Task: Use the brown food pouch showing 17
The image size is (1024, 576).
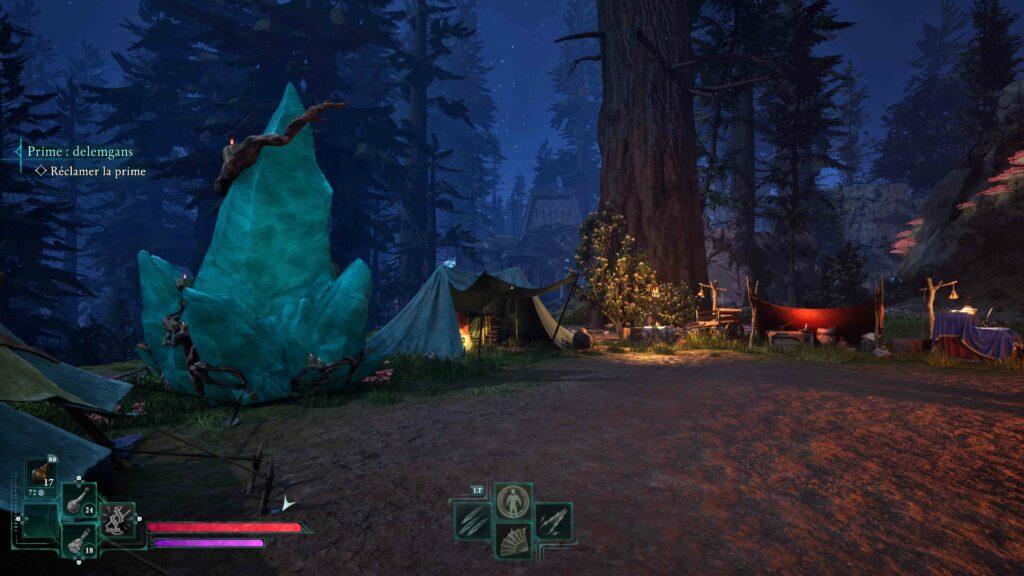Action: (x=41, y=473)
